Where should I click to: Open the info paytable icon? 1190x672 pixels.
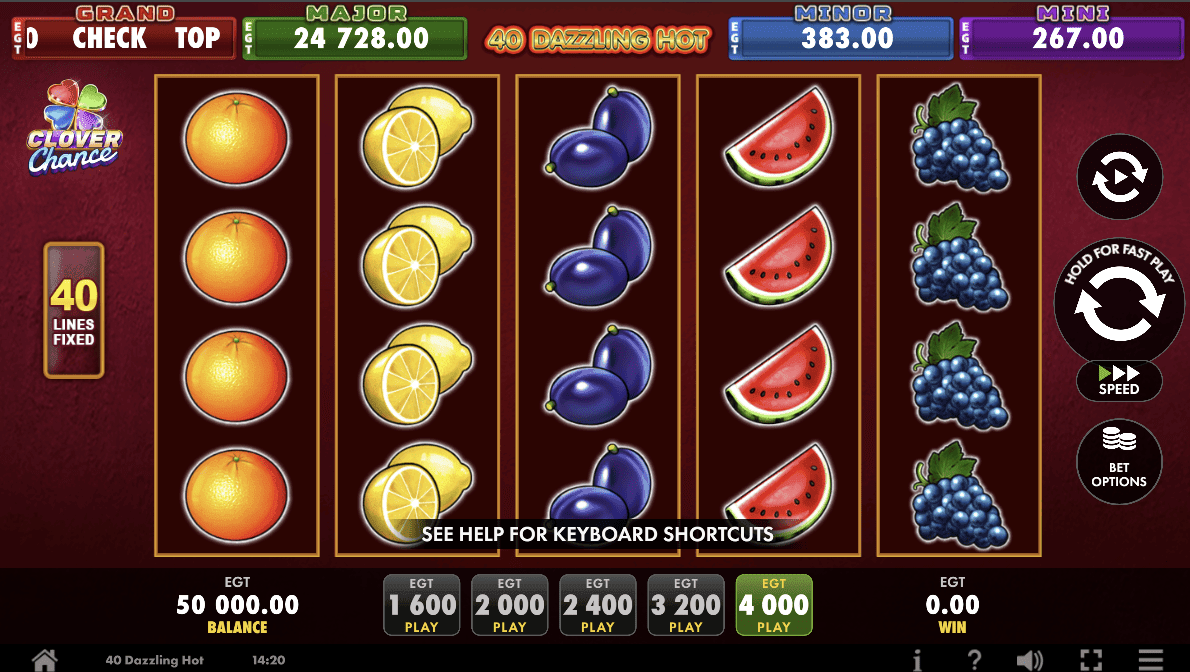tap(917, 660)
